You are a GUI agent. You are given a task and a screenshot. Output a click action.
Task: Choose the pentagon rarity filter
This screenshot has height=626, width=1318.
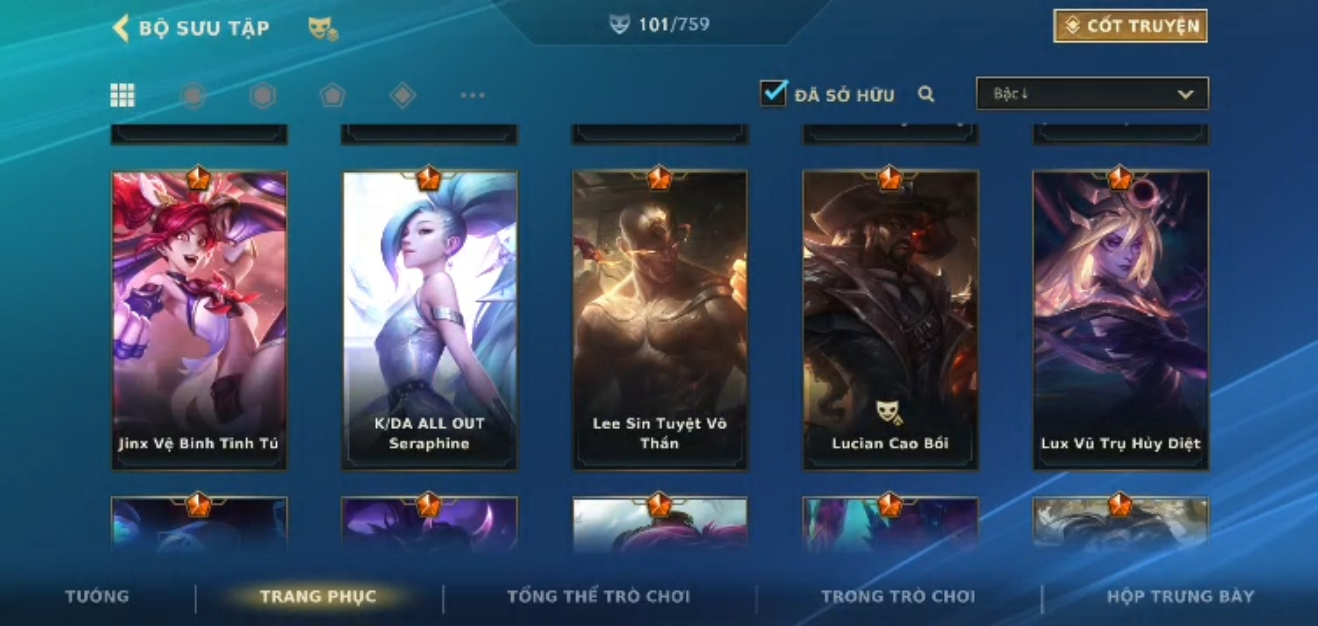point(332,95)
